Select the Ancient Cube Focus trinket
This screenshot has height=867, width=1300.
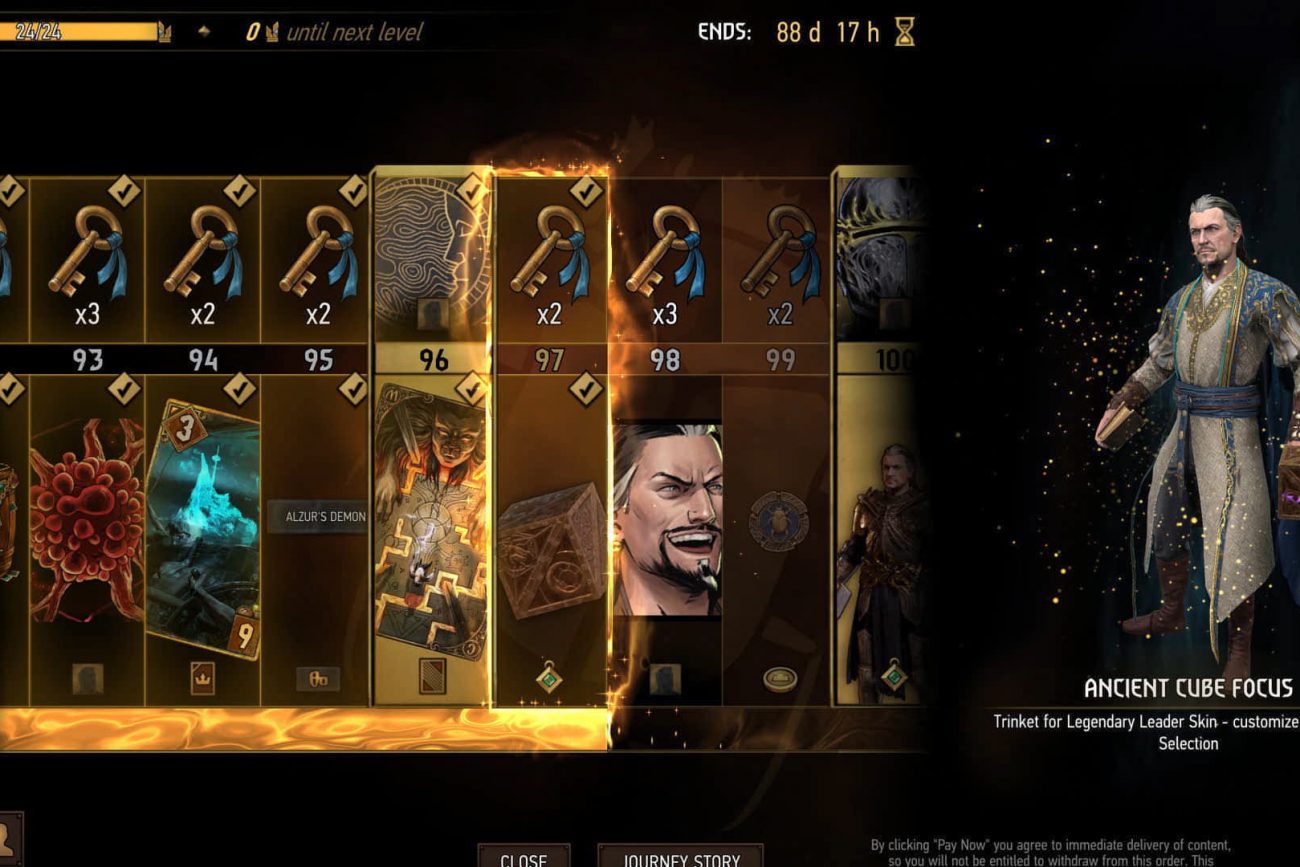point(549,550)
